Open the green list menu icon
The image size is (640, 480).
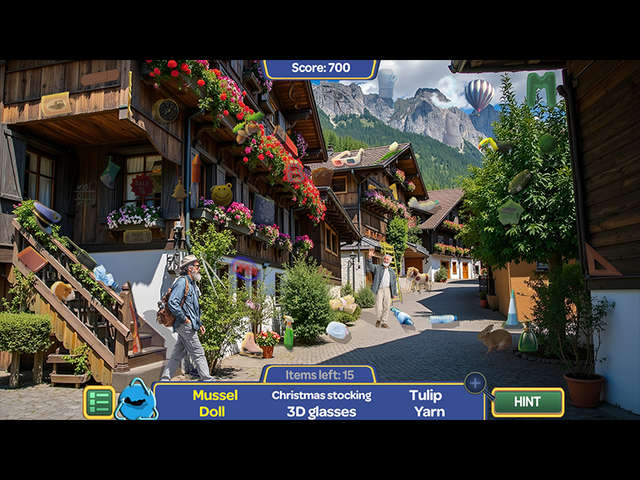99,402
